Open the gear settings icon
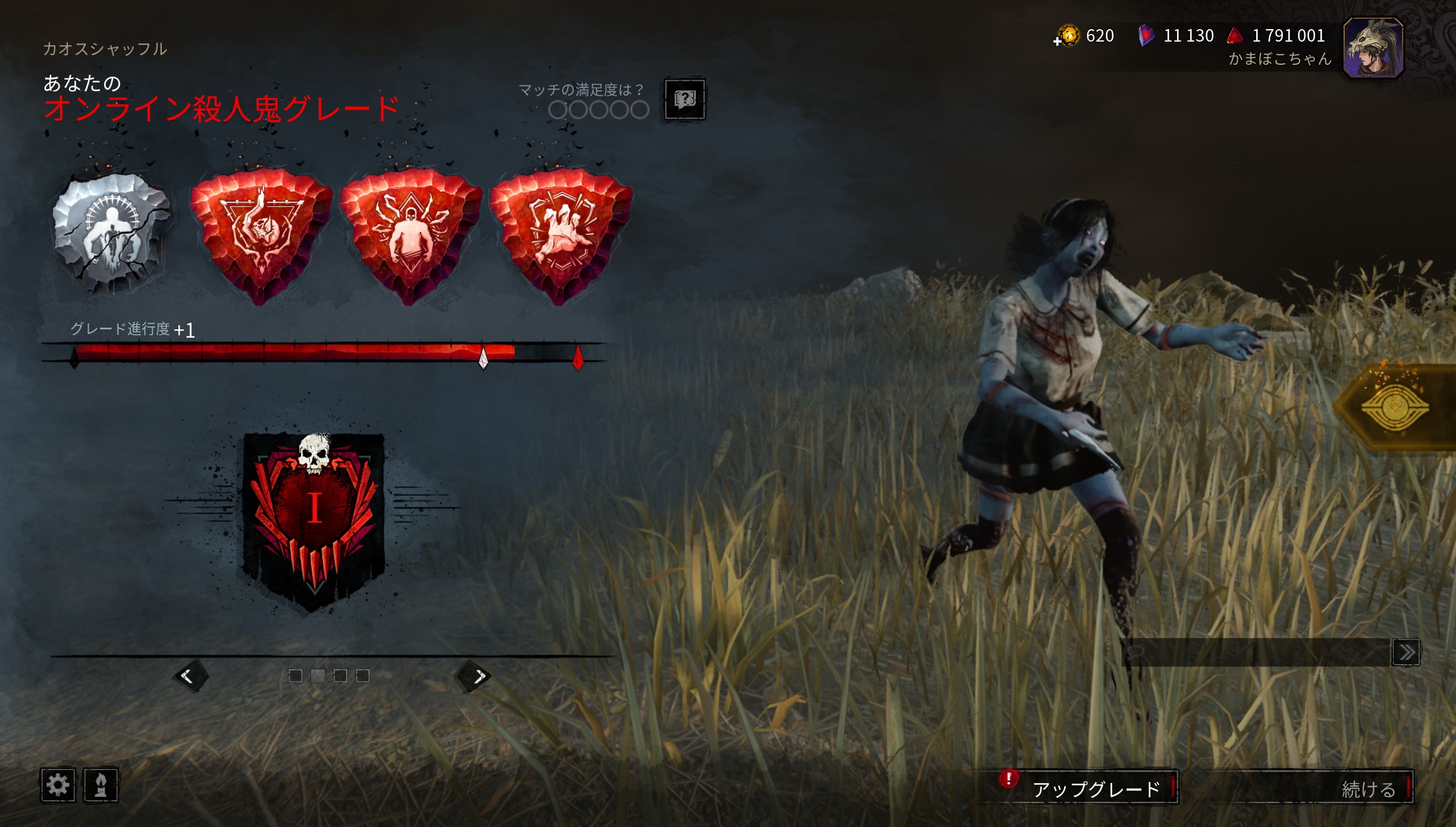The image size is (1456, 827). [x=58, y=785]
